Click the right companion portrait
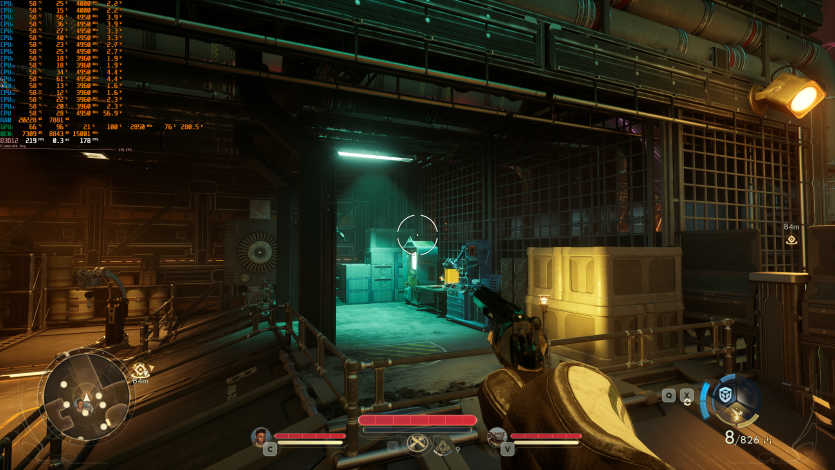 click(497, 436)
